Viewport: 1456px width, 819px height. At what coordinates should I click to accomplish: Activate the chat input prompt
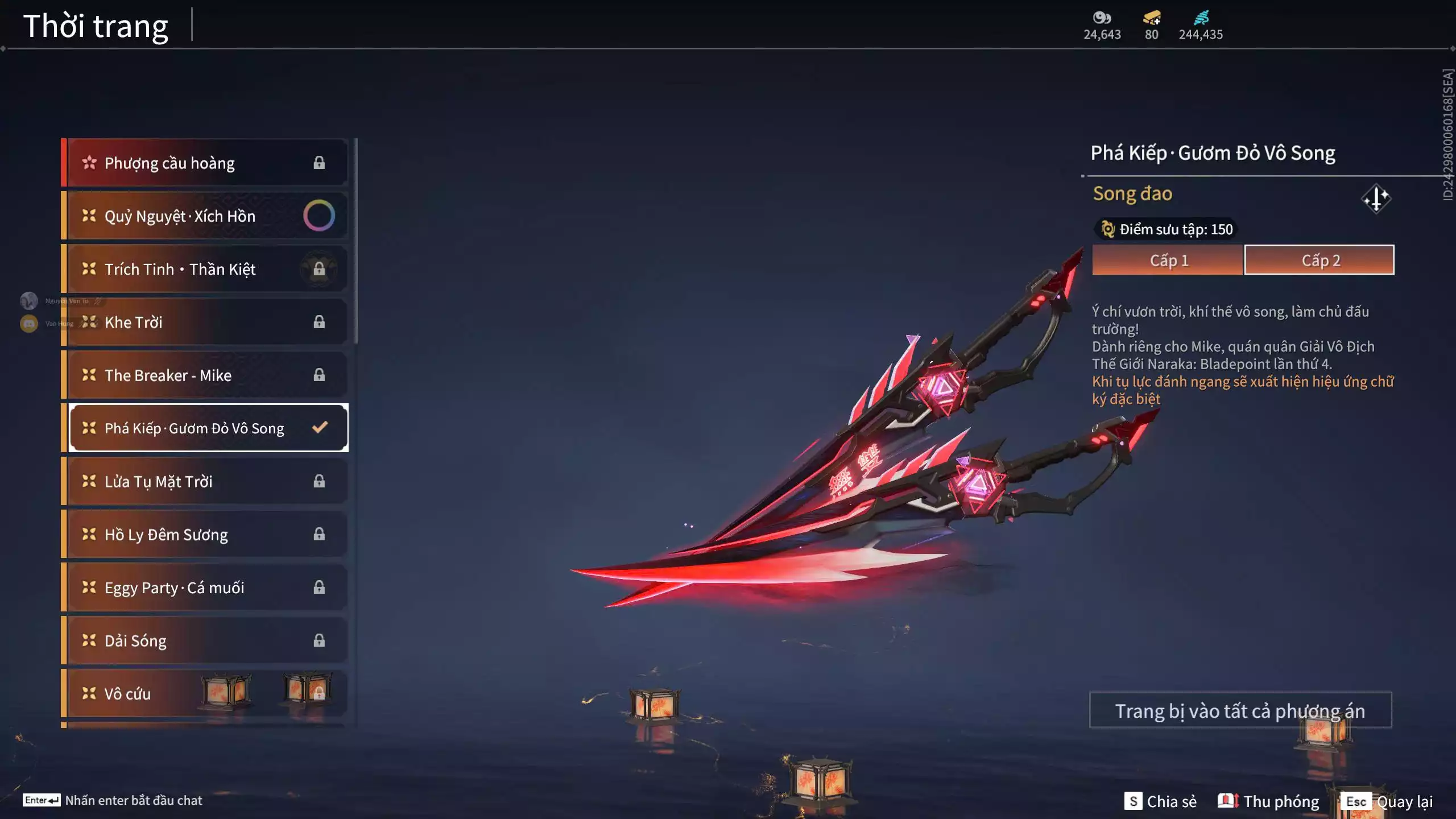(x=113, y=800)
